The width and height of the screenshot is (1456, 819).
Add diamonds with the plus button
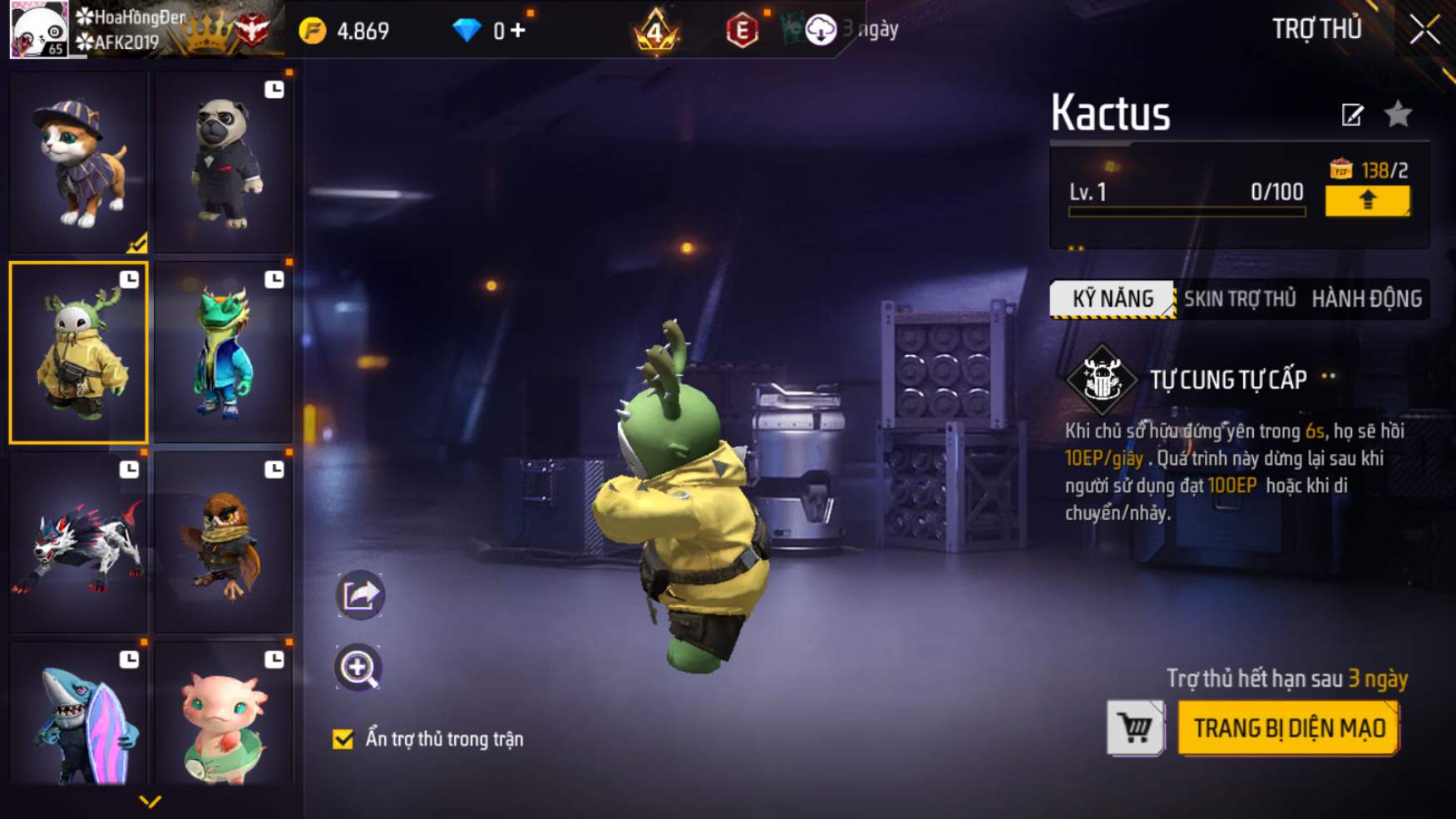coord(518,31)
